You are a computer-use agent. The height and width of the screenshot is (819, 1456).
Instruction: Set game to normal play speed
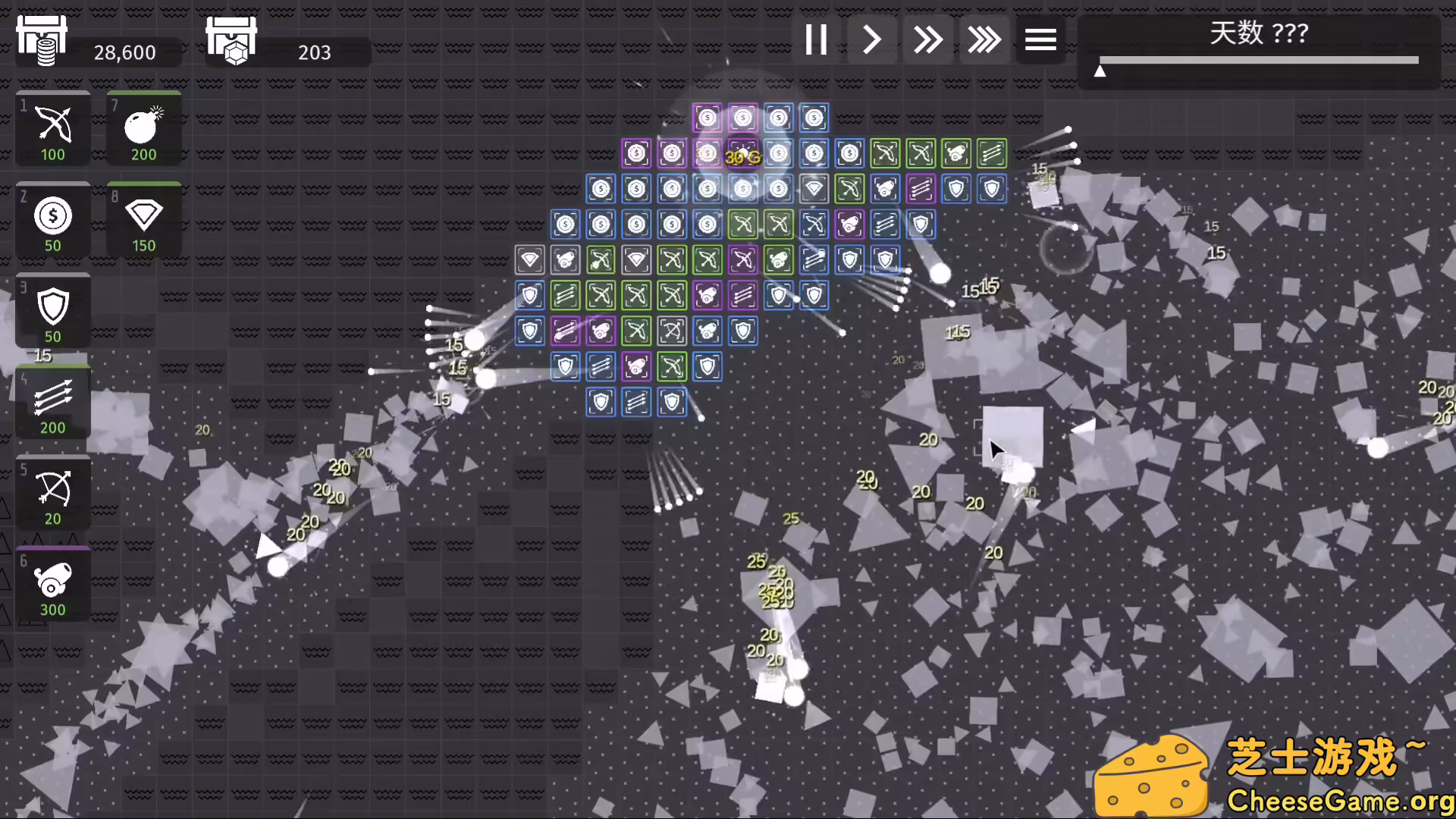point(871,39)
